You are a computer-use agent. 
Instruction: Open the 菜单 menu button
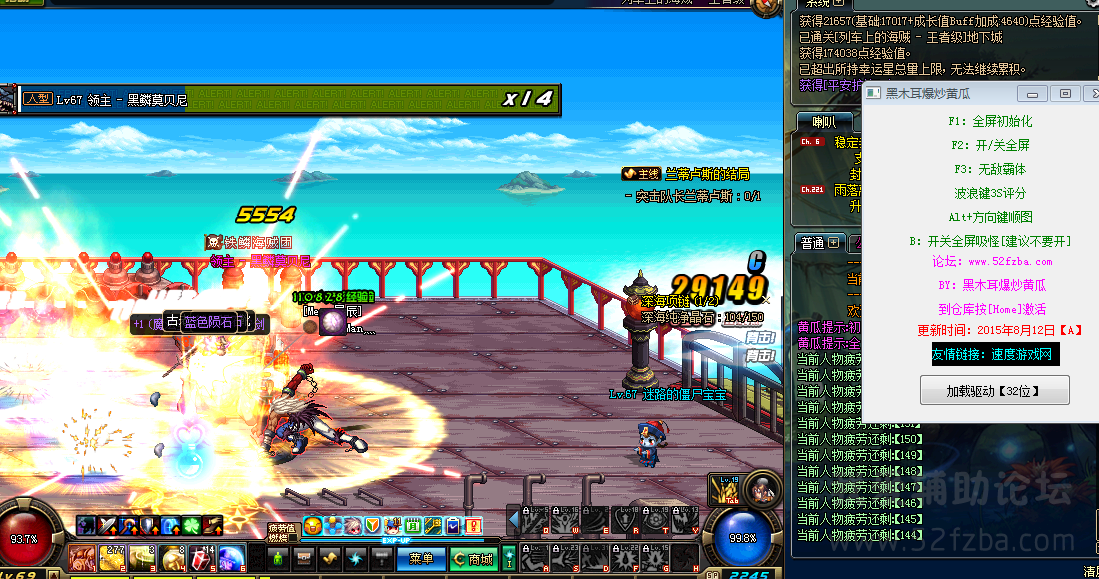click(x=422, y=559)
